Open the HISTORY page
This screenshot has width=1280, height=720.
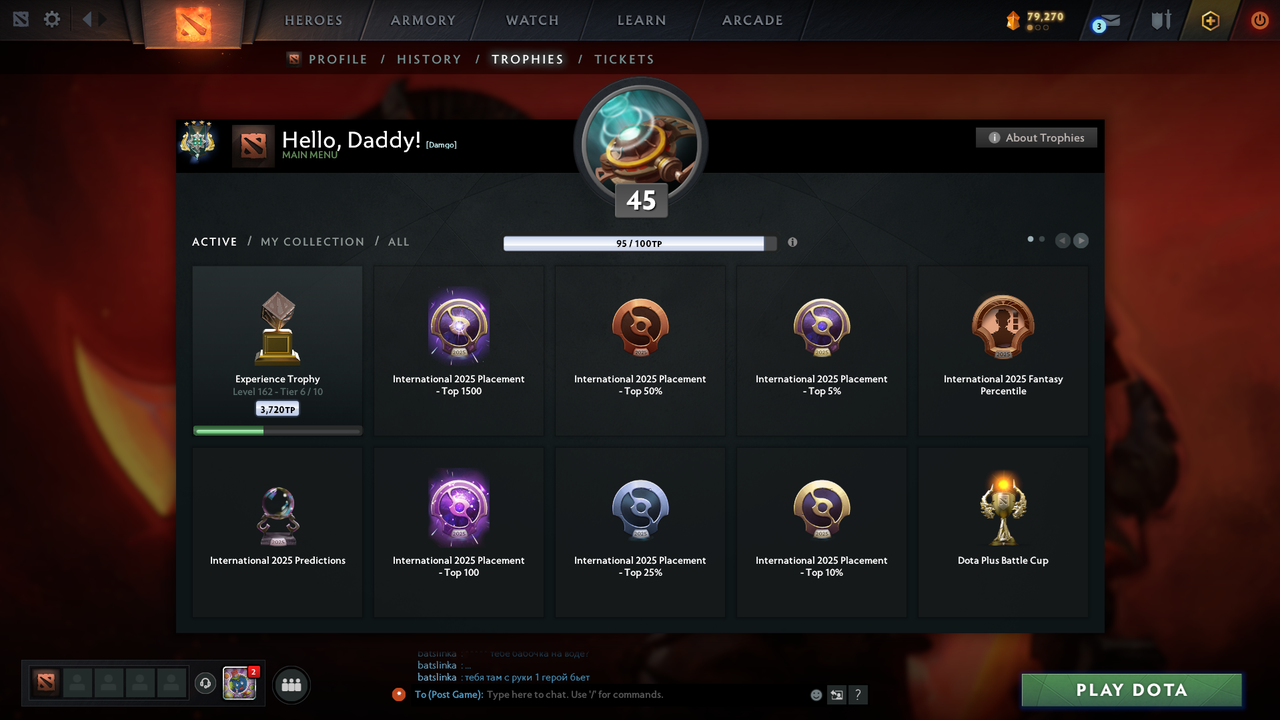click(429, 59)
